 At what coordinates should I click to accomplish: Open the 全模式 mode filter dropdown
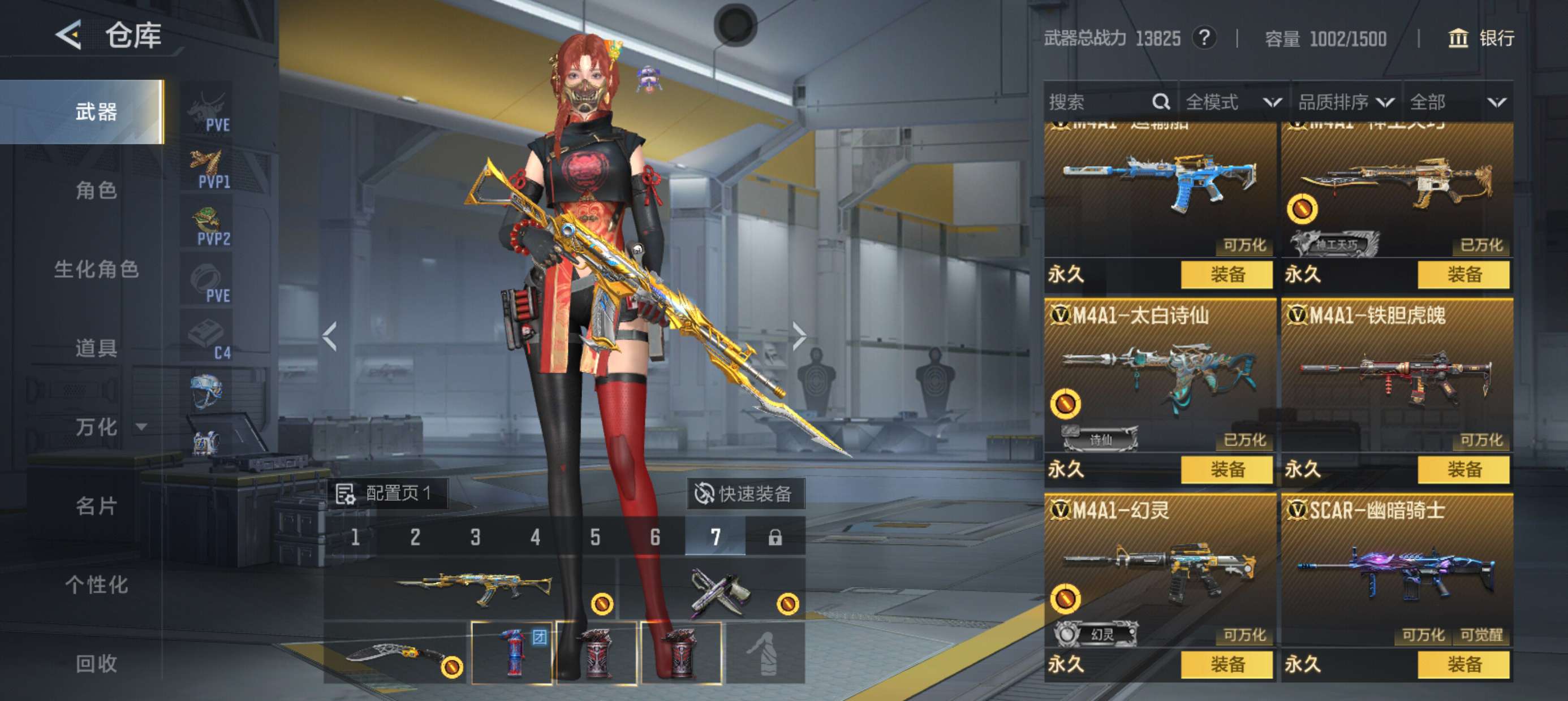(x=1233, y=102)
